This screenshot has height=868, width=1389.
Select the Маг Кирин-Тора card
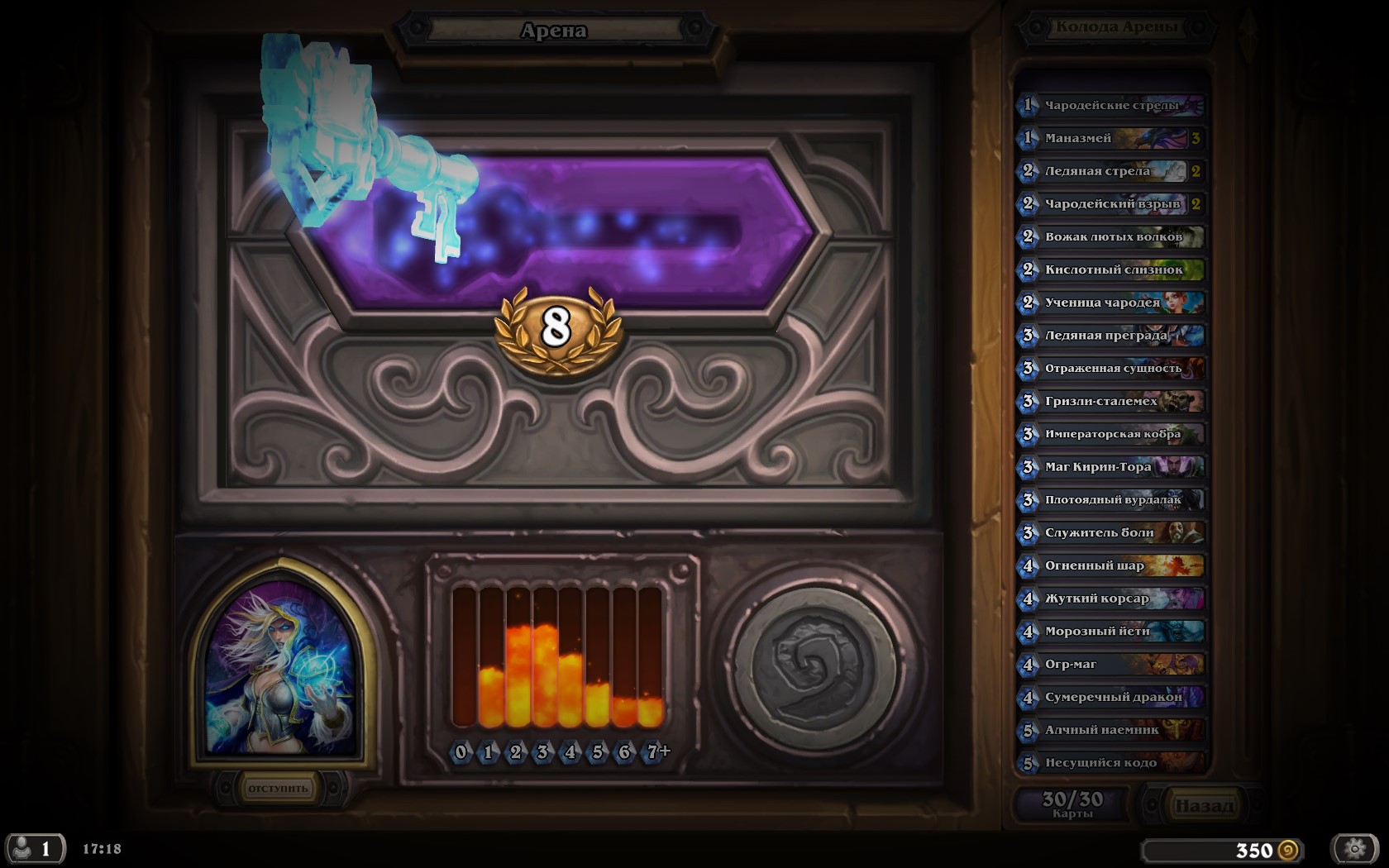(x=1110, y=467)
